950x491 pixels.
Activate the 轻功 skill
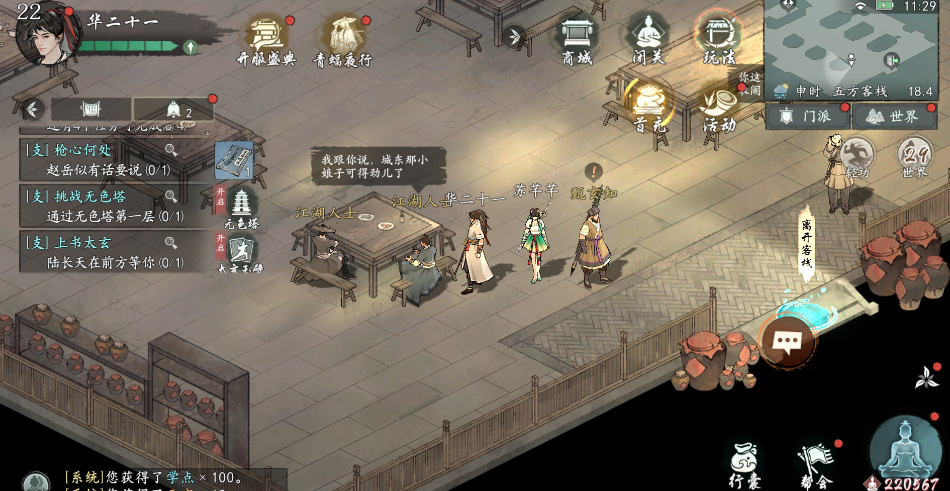[856, 156]
